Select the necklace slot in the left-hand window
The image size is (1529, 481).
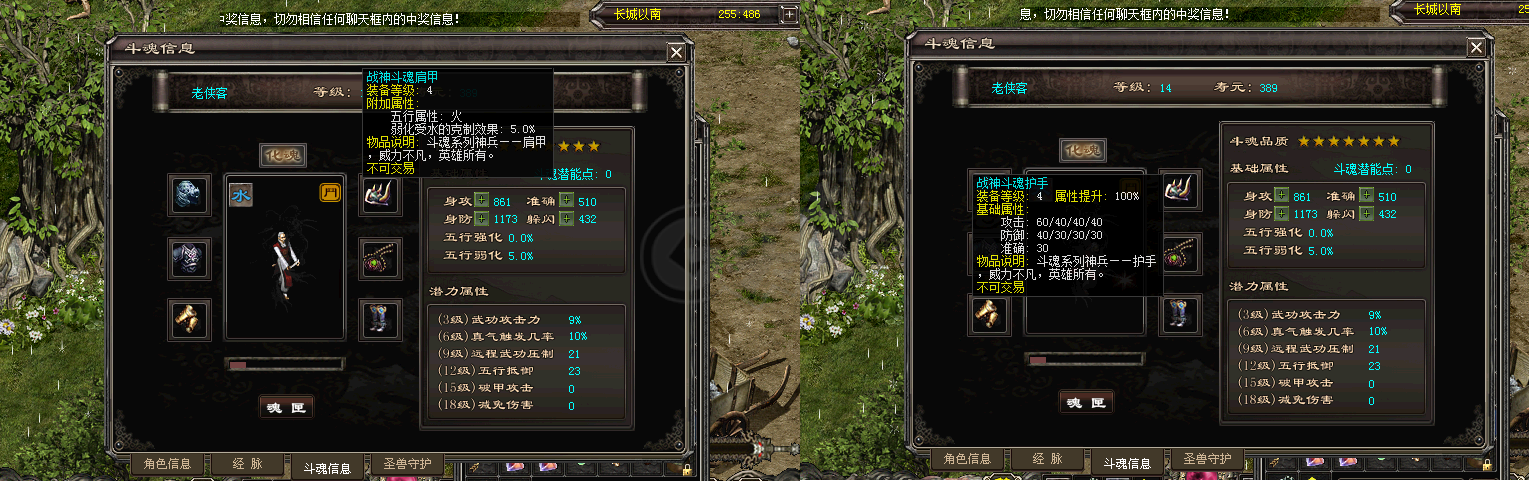click(x=381, y=258)
